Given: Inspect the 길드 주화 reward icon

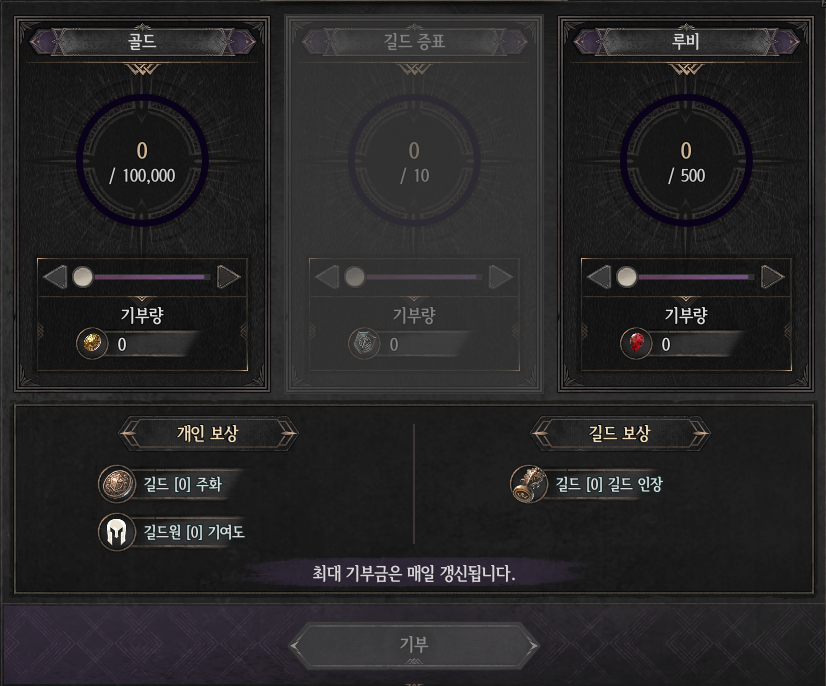Looking at the screenshot, I should pos(116,484).
